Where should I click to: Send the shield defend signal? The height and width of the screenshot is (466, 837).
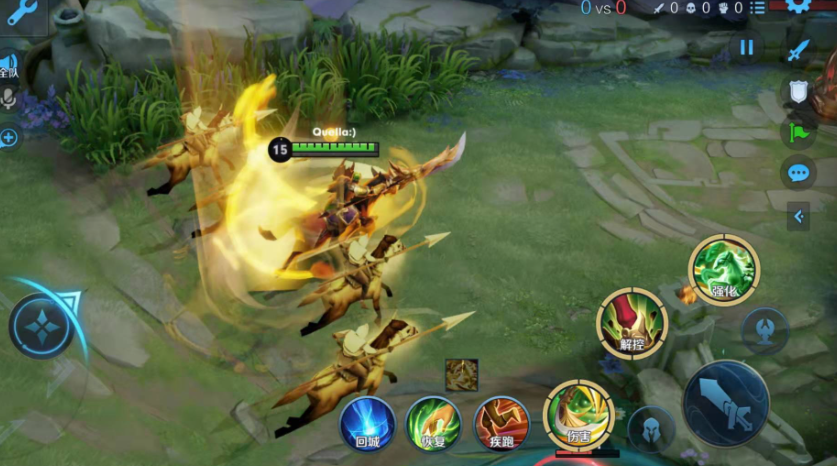tap(798, 92)
